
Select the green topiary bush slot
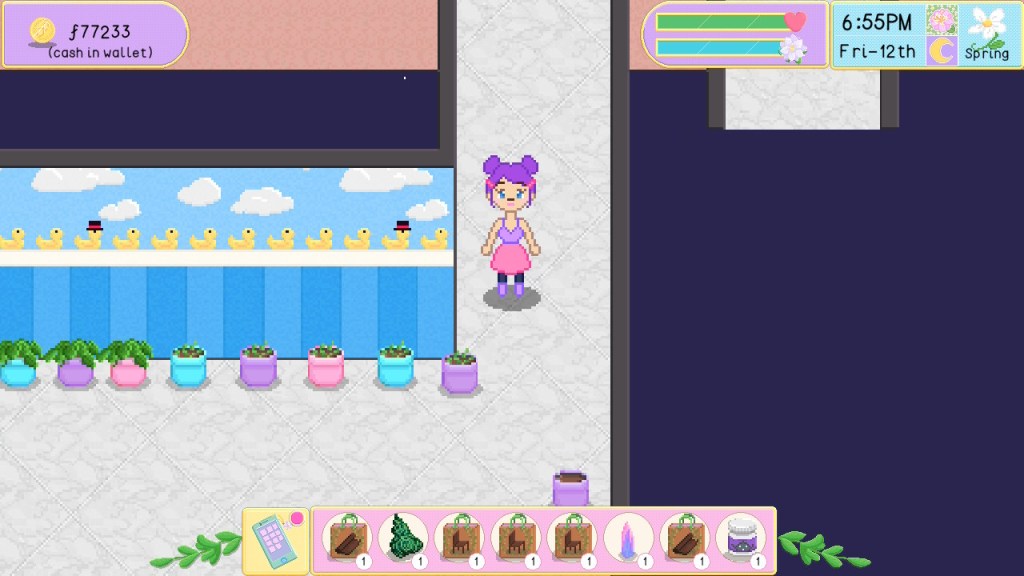pyautogui.click(x=403, y=538)
